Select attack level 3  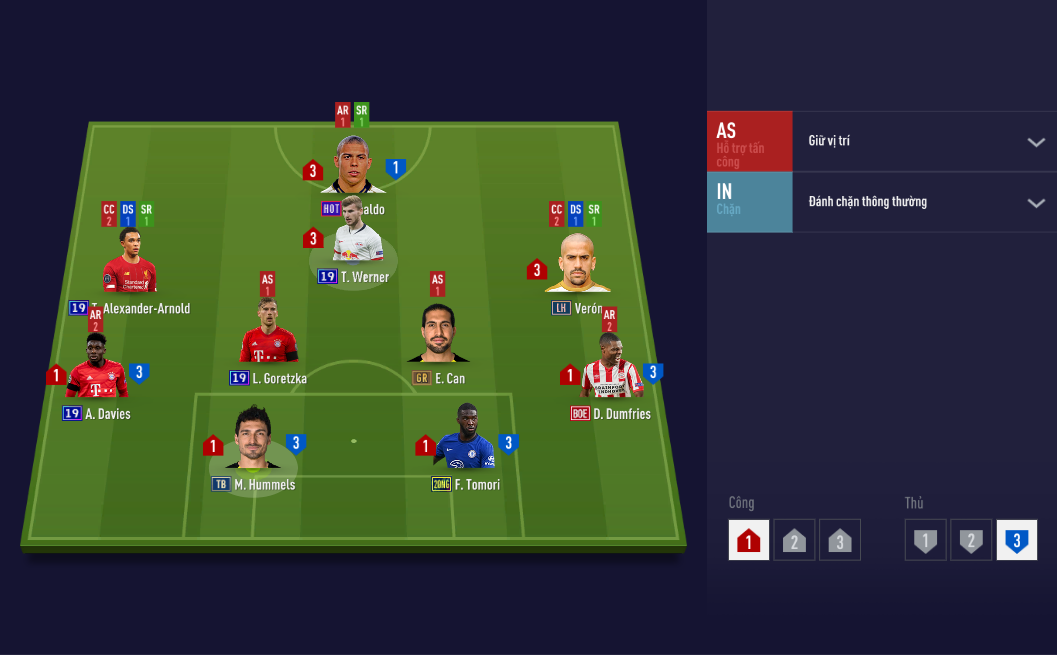coord(839,541)
